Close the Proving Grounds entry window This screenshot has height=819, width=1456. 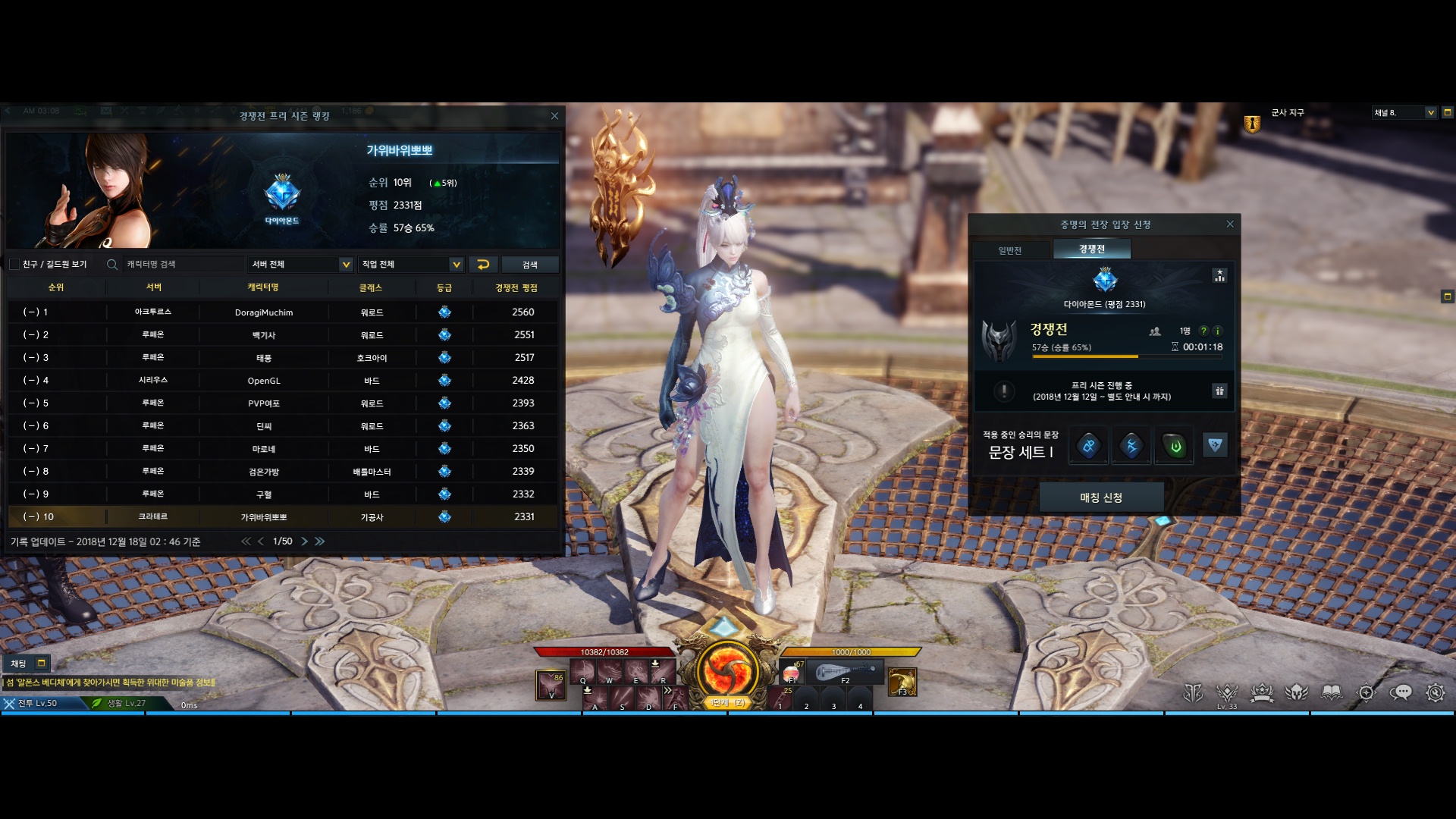[1230, 224]
